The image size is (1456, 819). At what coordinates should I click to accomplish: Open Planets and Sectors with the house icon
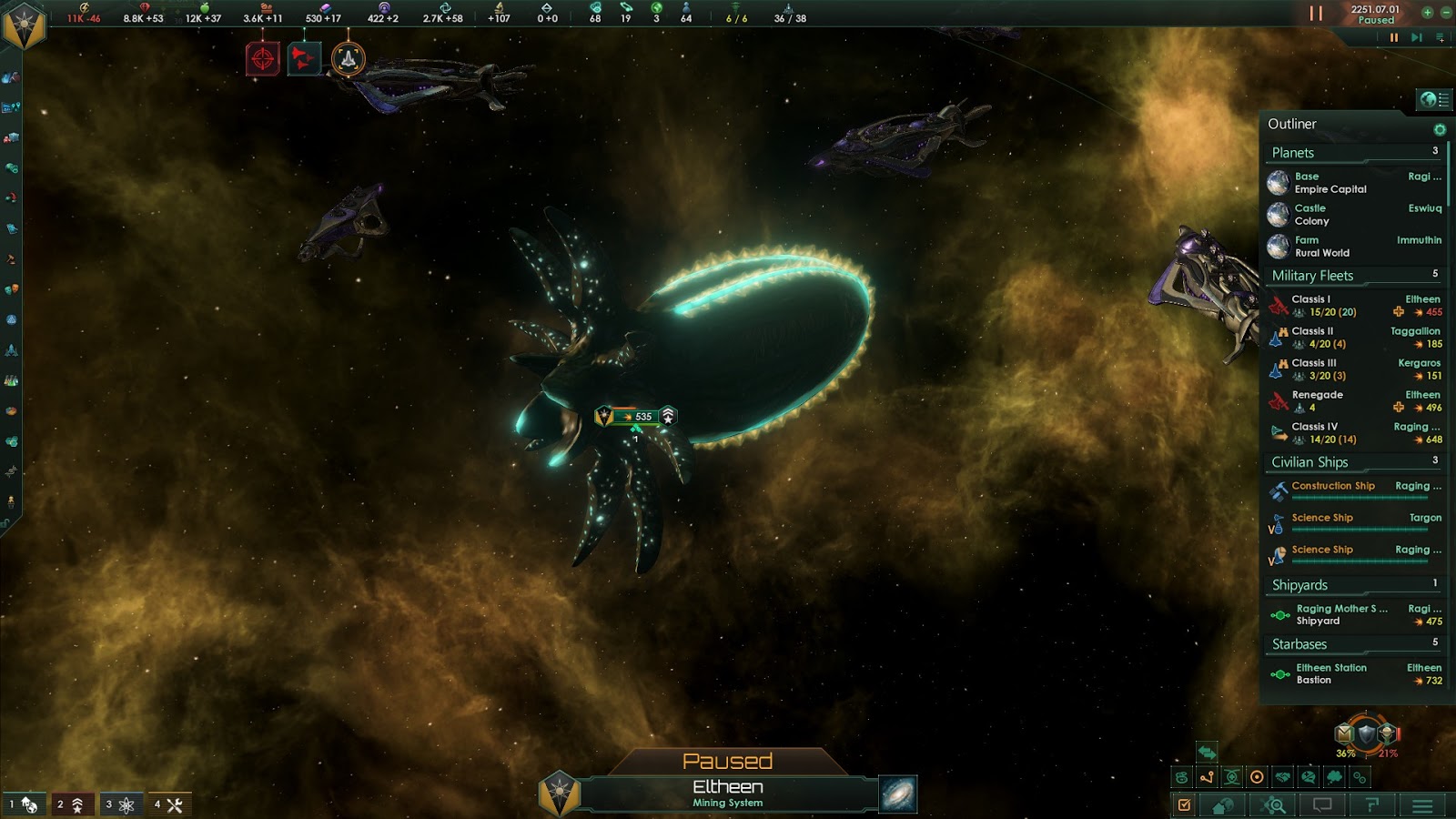click(x=1222, y=804)
